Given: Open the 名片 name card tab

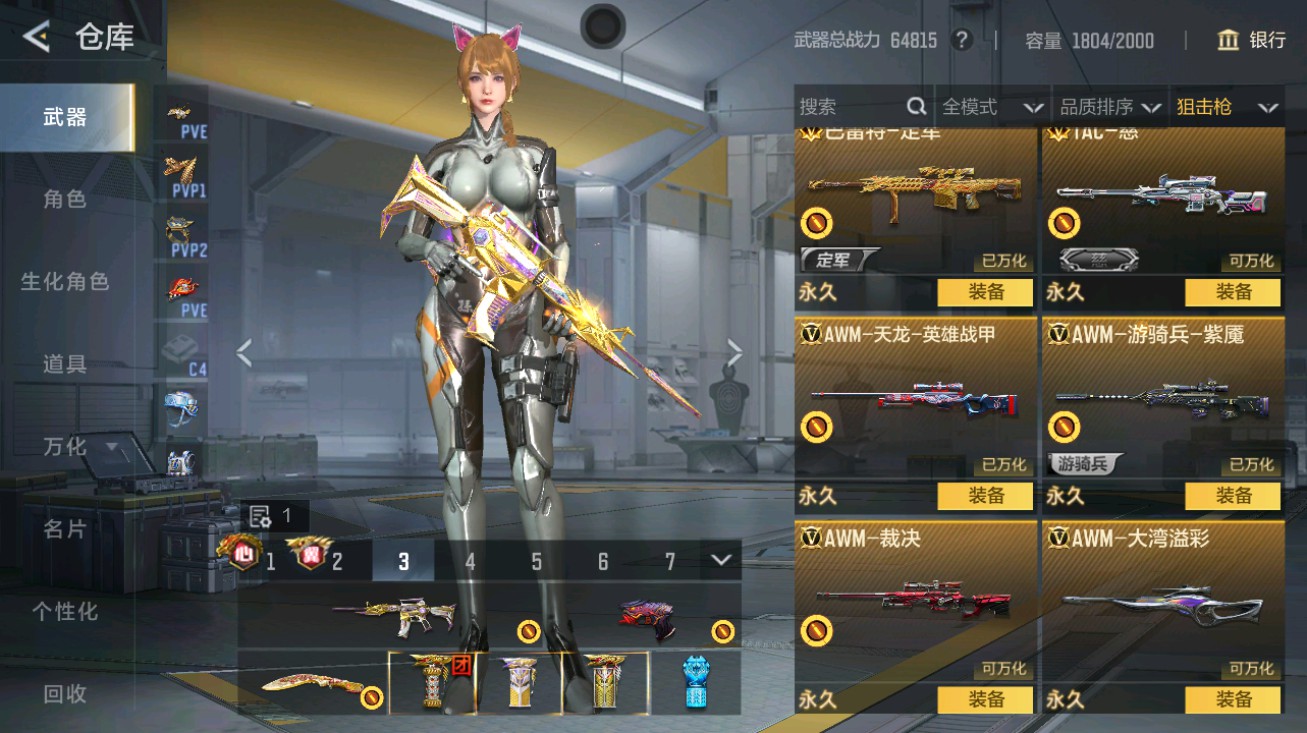Looking at the screenshot, I should [x=65, y=529].
